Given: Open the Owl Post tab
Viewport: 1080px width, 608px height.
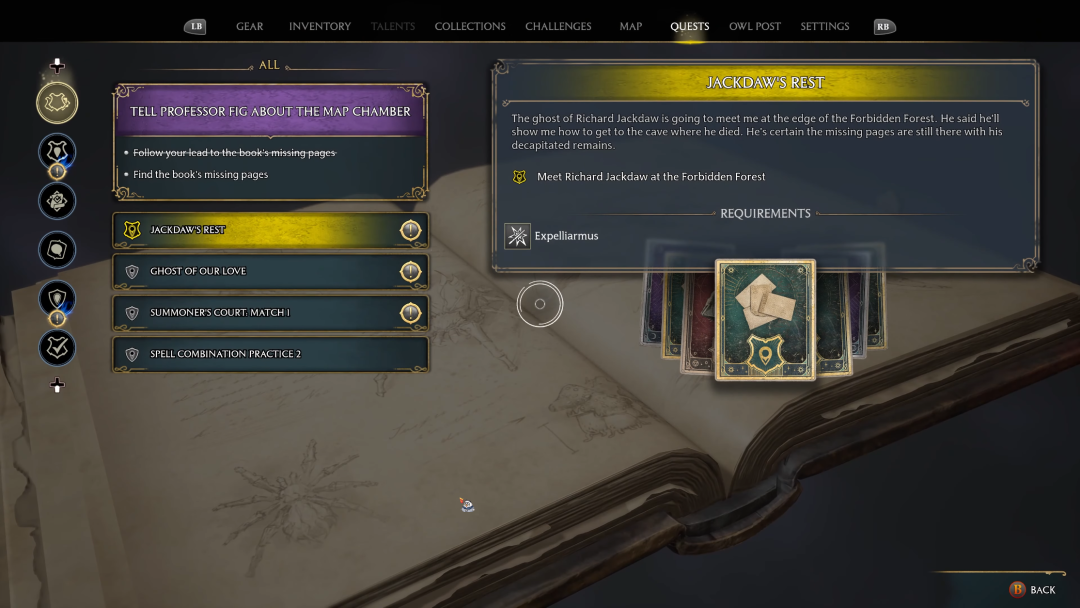Looking at the screenshot, I should pyautogui.click(x=755, y=27).
